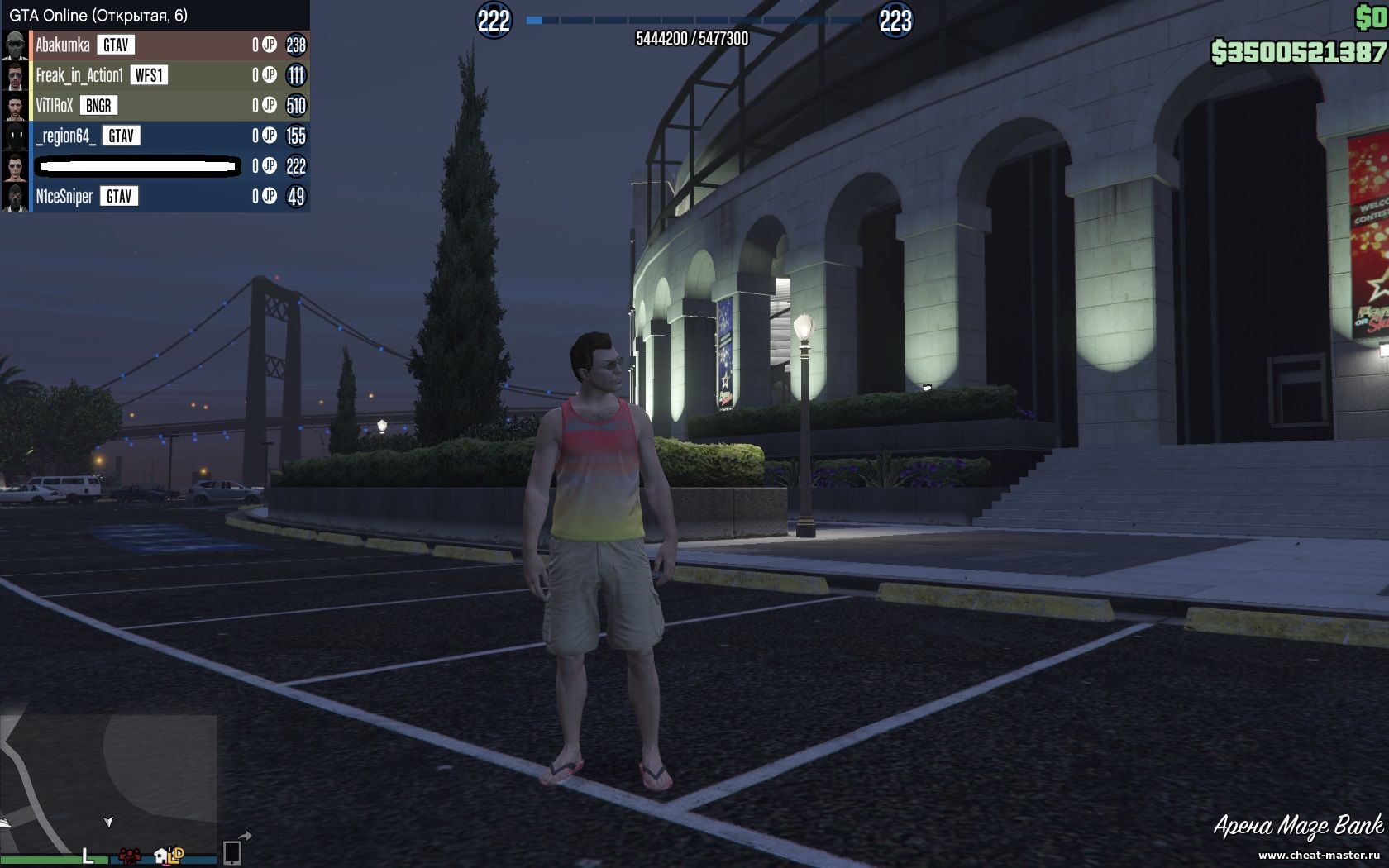Pick _region64_ in the session list

click(66, 136)
